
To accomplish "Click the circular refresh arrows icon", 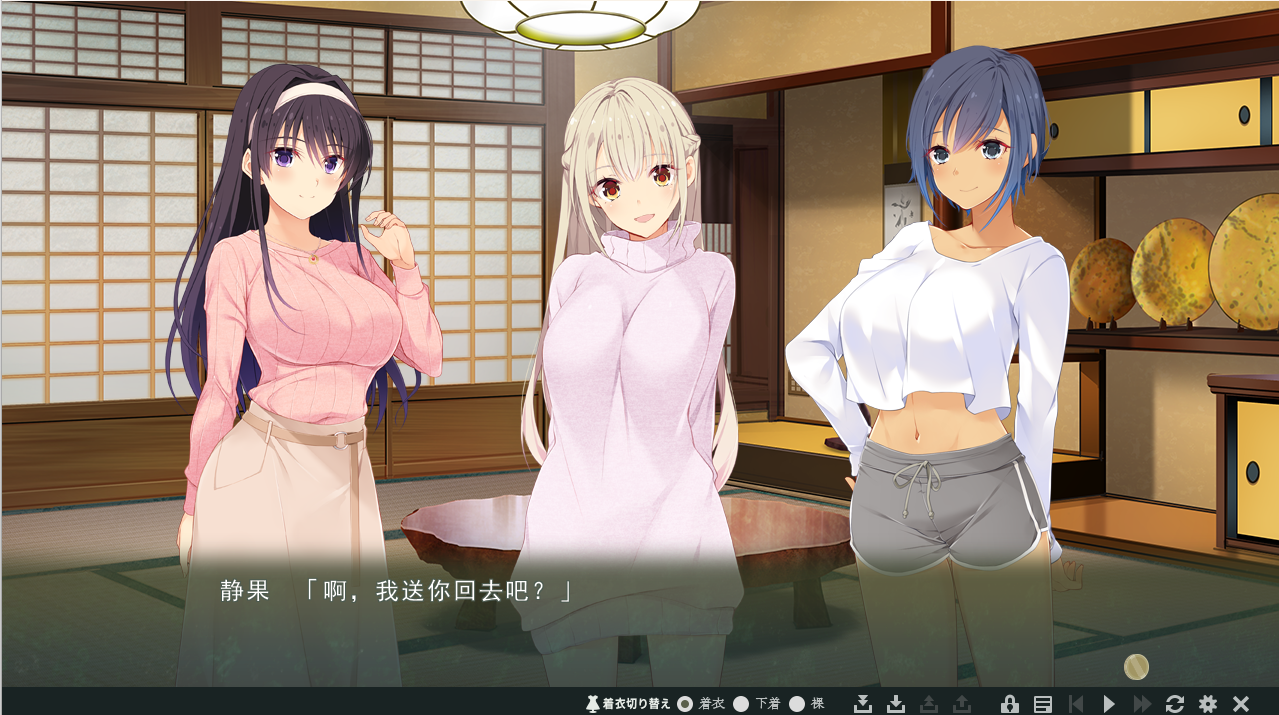I will pos(1175,704).
